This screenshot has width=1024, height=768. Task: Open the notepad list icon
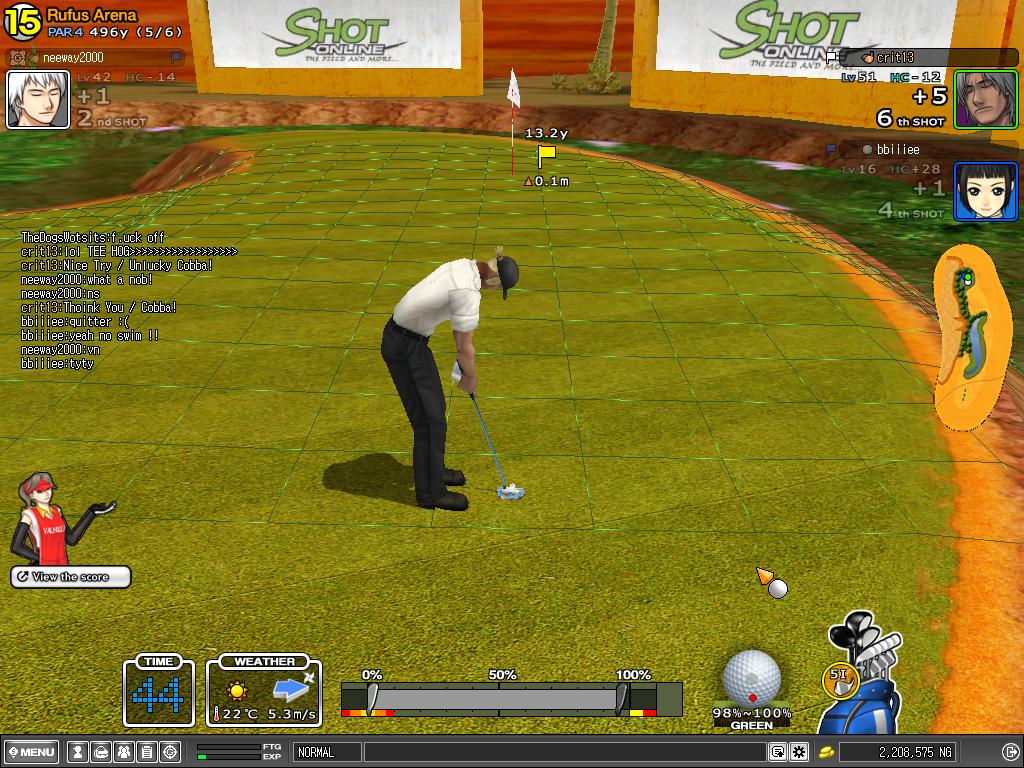coord(146,752)
